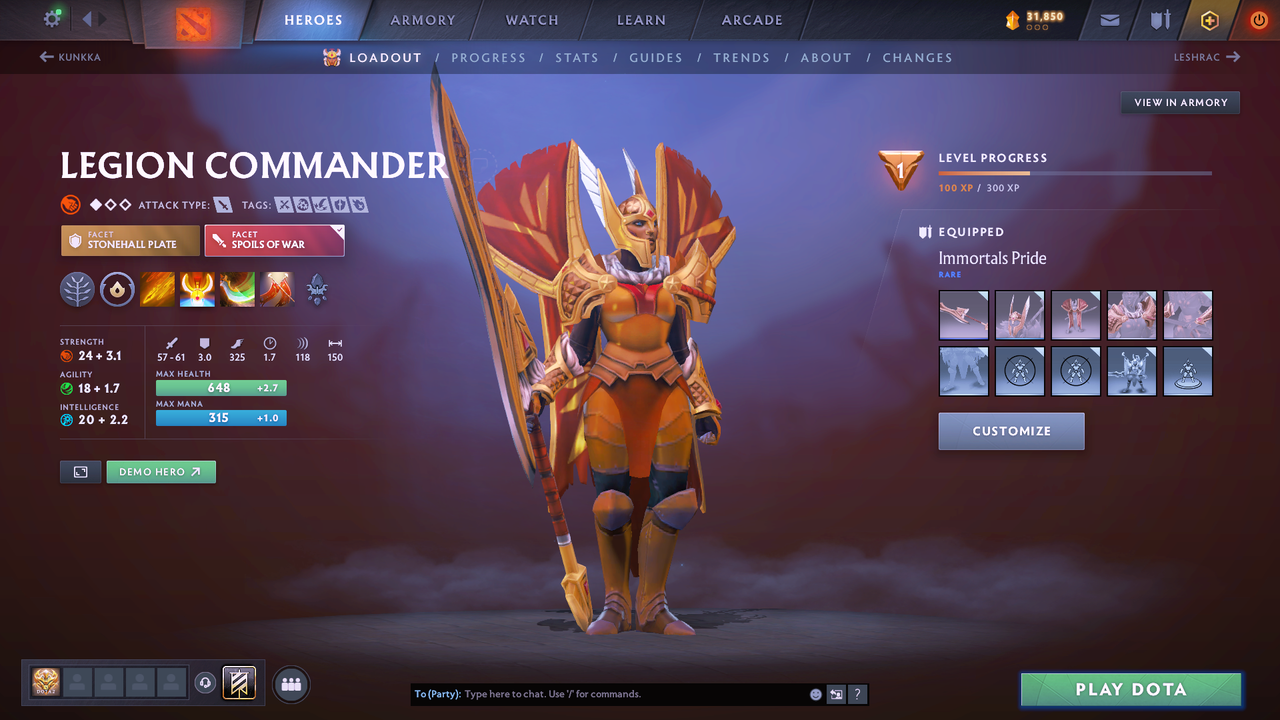The image size is (1280, 720).
Task: Click the Duel ultimate ability icon
Action: [277, 290]
